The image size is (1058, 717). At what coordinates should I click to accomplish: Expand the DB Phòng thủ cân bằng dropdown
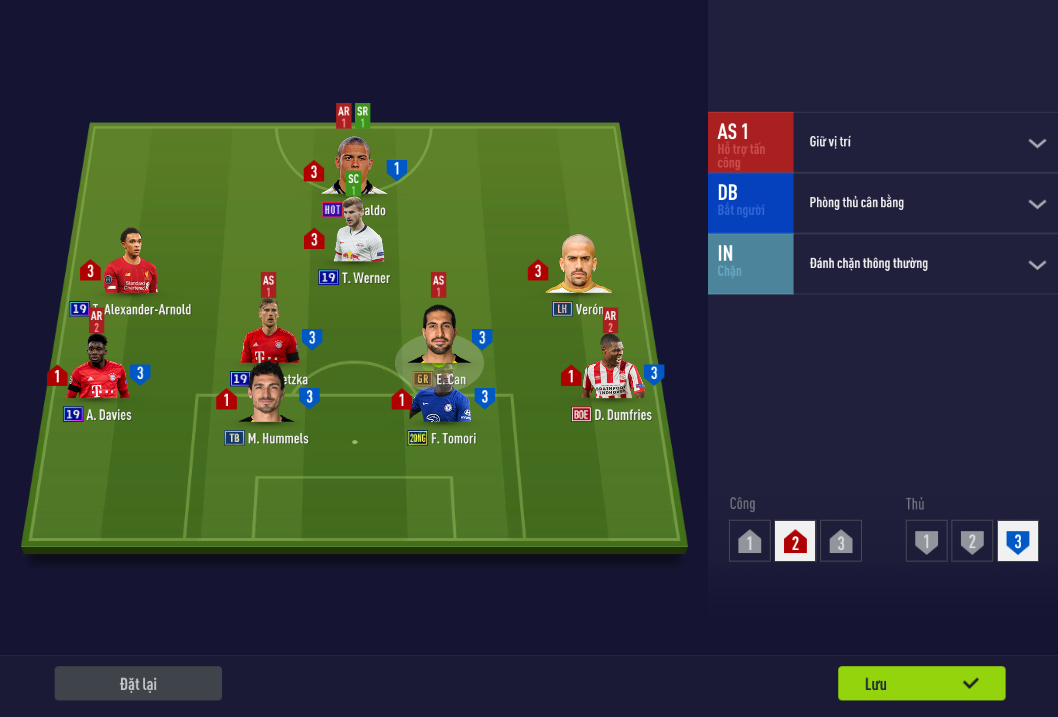[1036, 204]
